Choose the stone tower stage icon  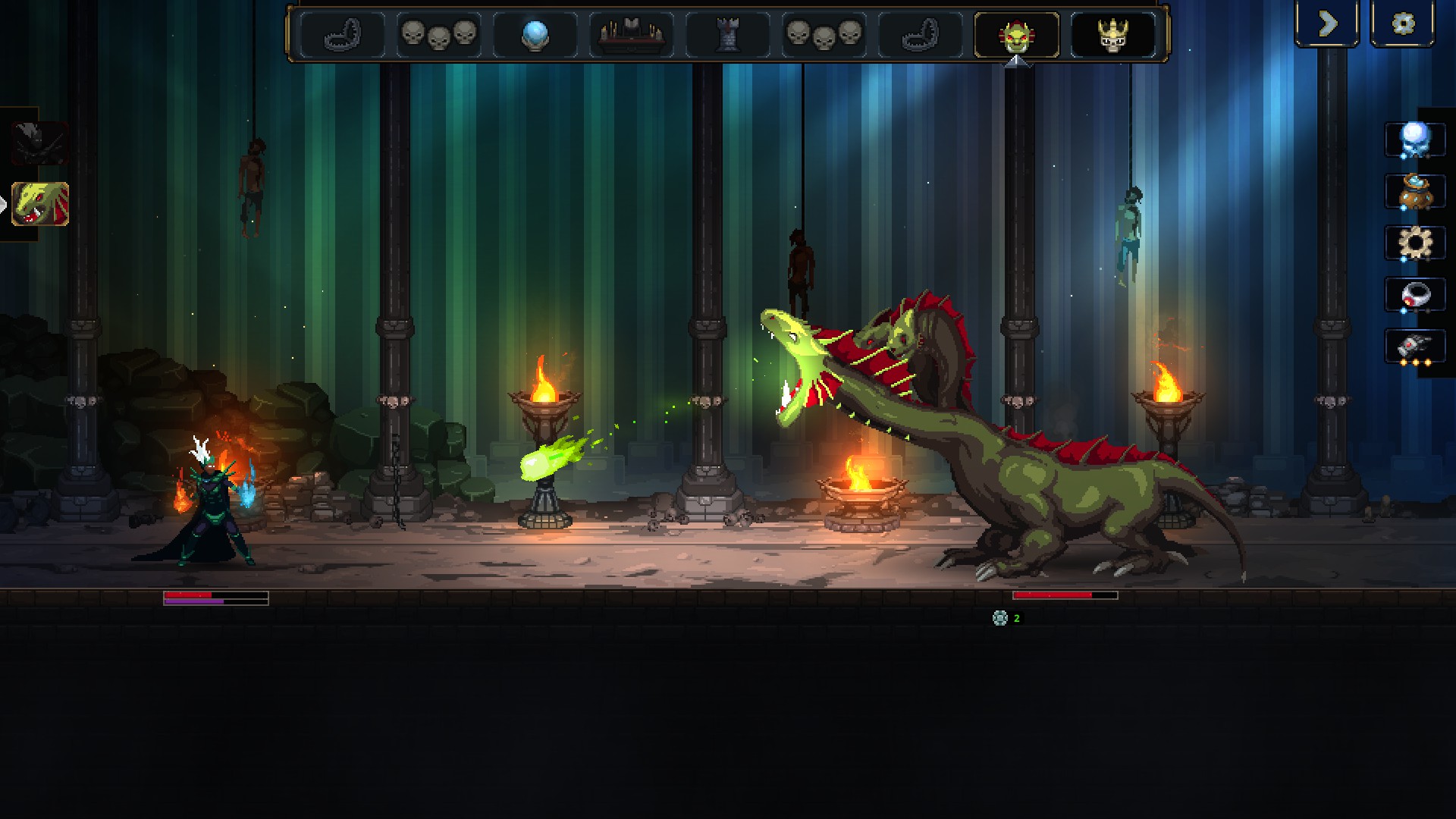coord(727,35)
